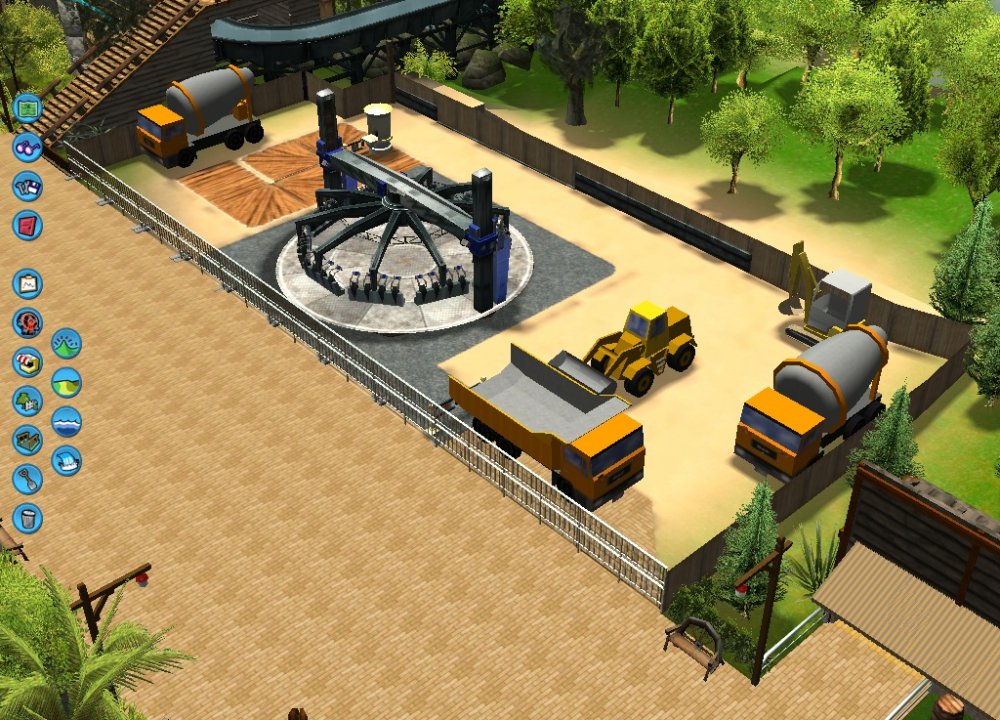Choose the water waves tool

[66, 421]
